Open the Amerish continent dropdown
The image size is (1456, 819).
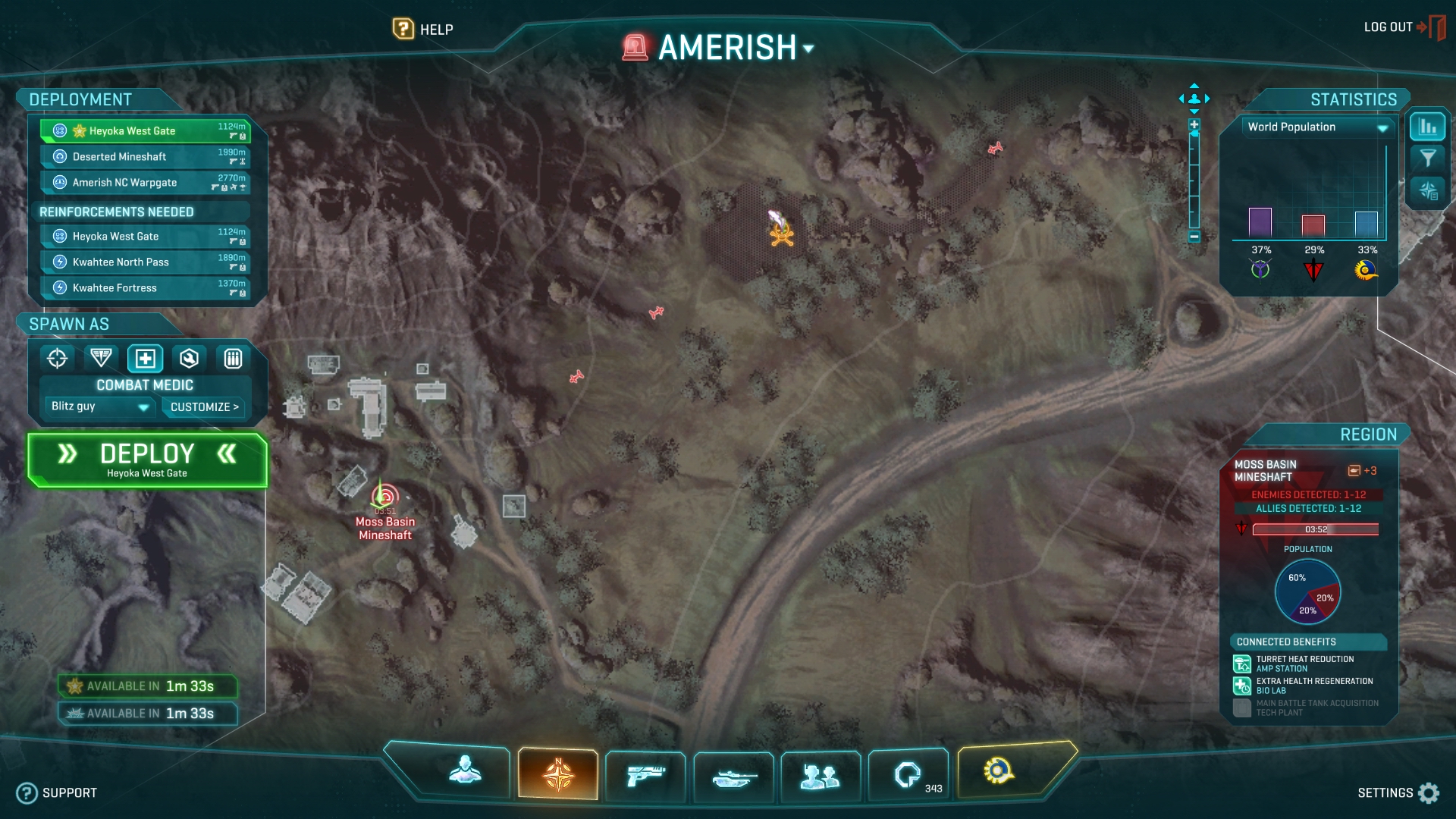(x=808, y=49)
